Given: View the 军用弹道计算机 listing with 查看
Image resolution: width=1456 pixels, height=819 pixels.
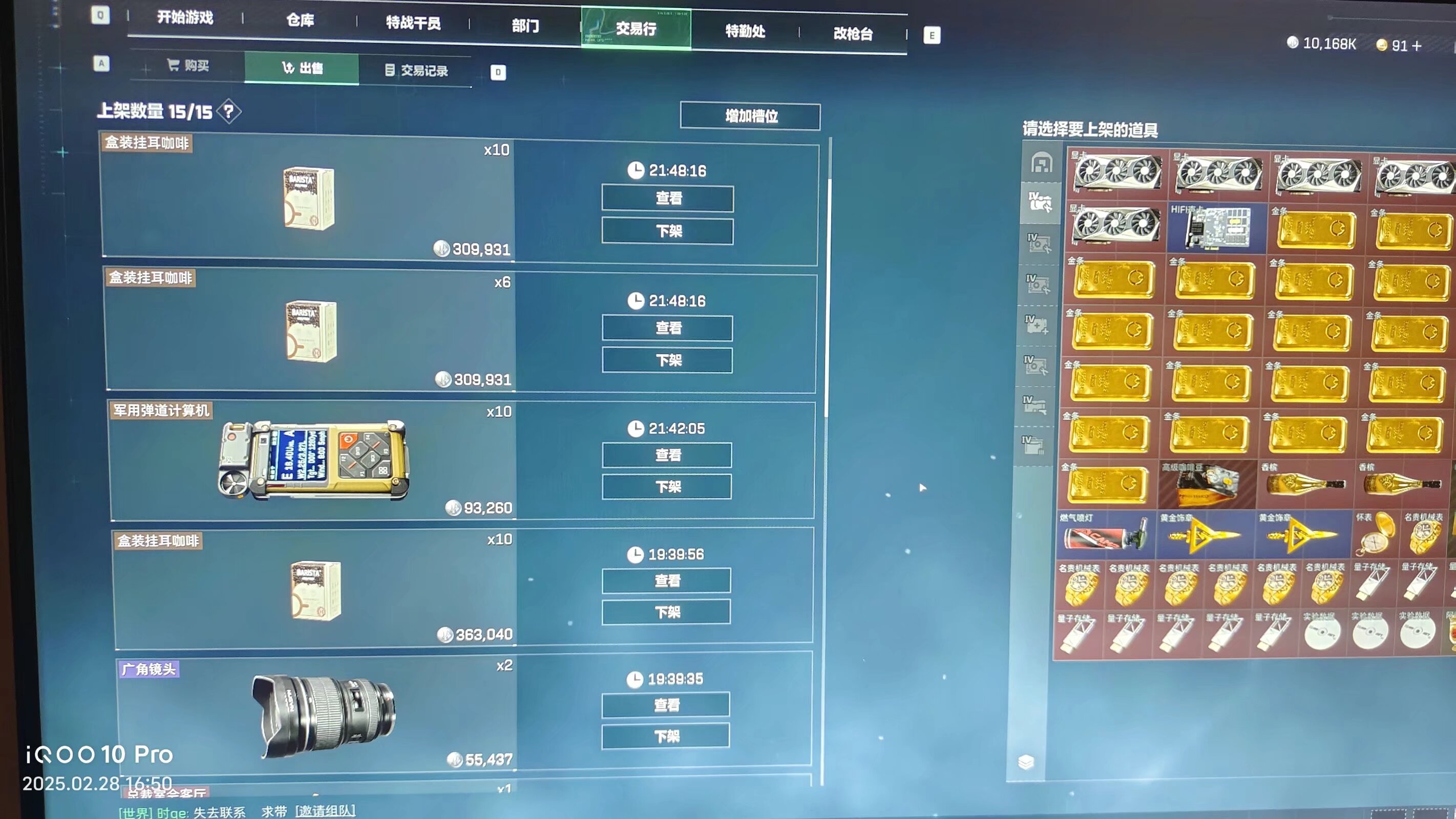Looking at the screenshot, I should tap(667, 455).
